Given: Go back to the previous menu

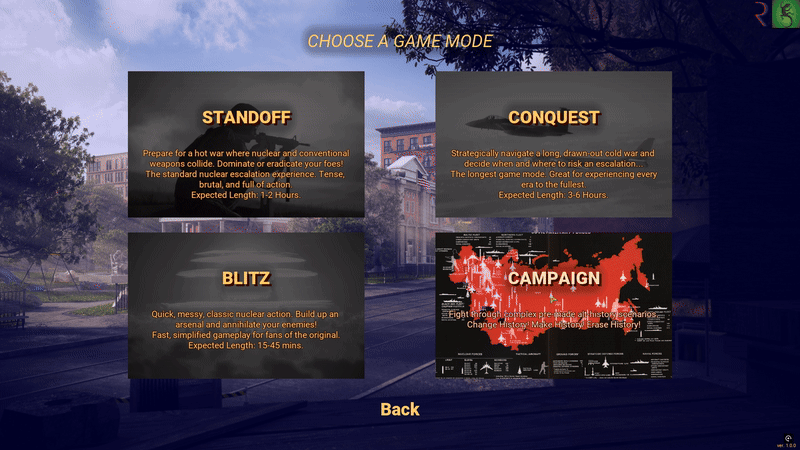Looking at the screenshot, I should 400,409.
